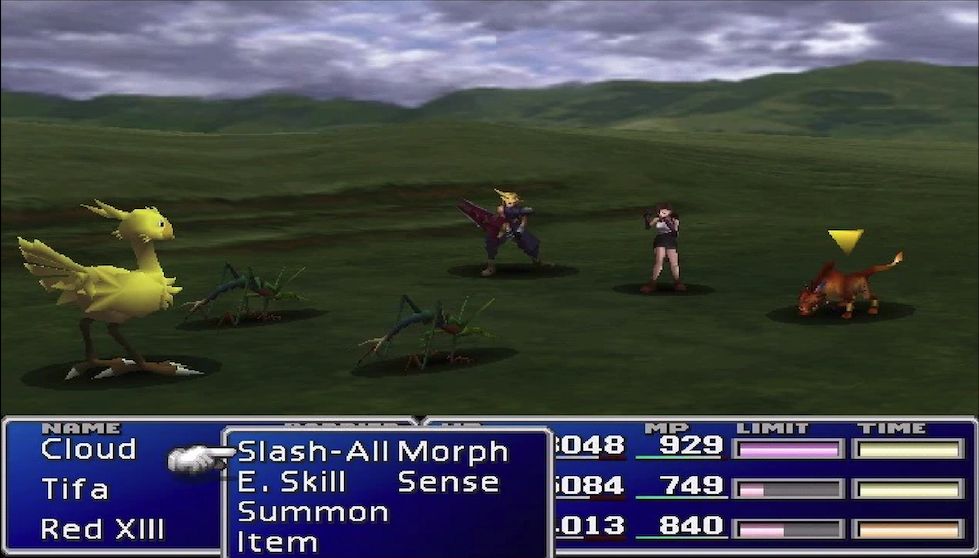Open the Summon menu
The width and height of the screenshot is (979, 558).
pyautogui.click(x=313, y=512)
